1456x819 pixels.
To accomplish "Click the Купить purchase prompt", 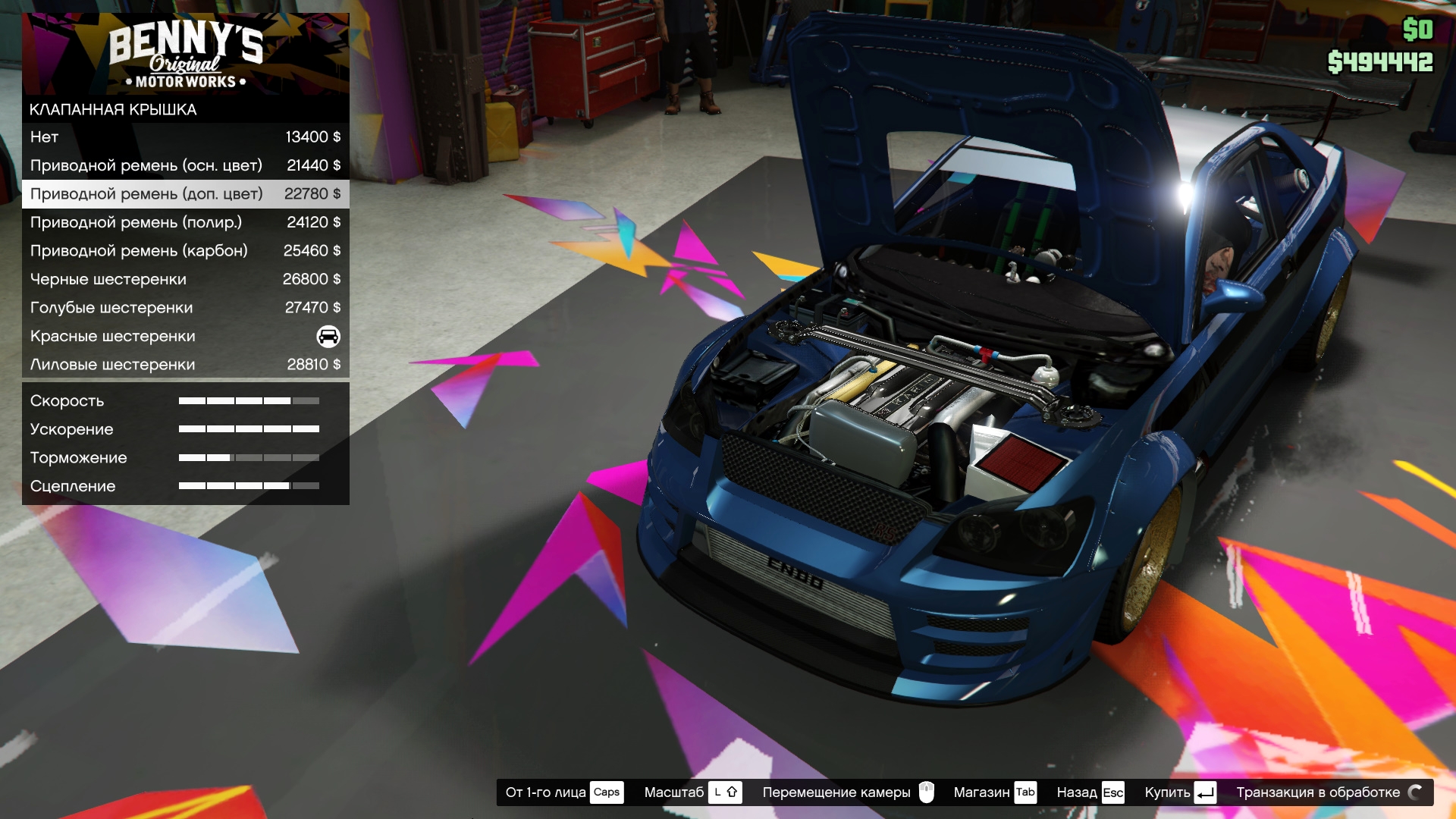I will point(1179,792).
